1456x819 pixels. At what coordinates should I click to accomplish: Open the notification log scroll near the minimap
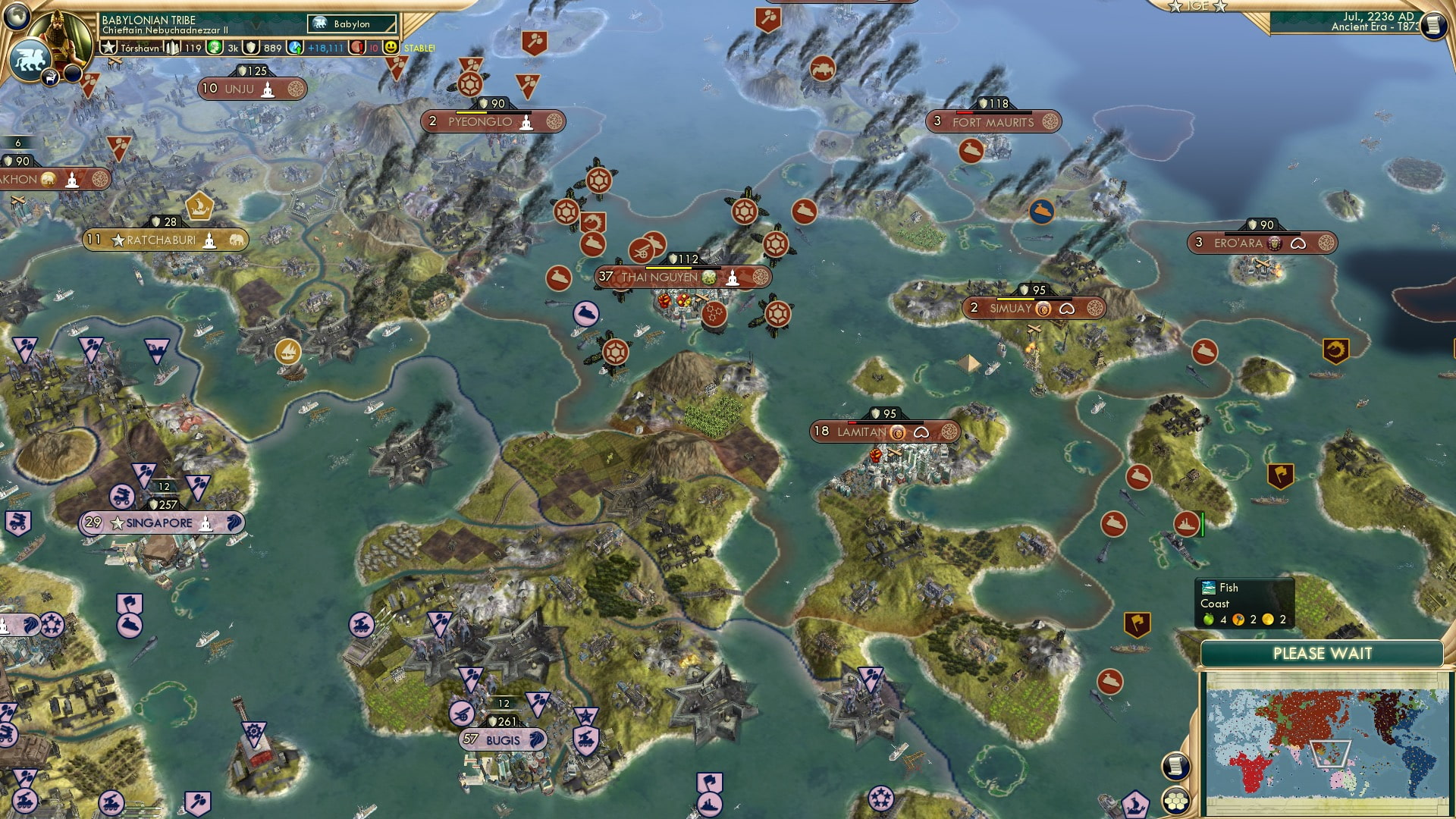tap(1175, 766)
